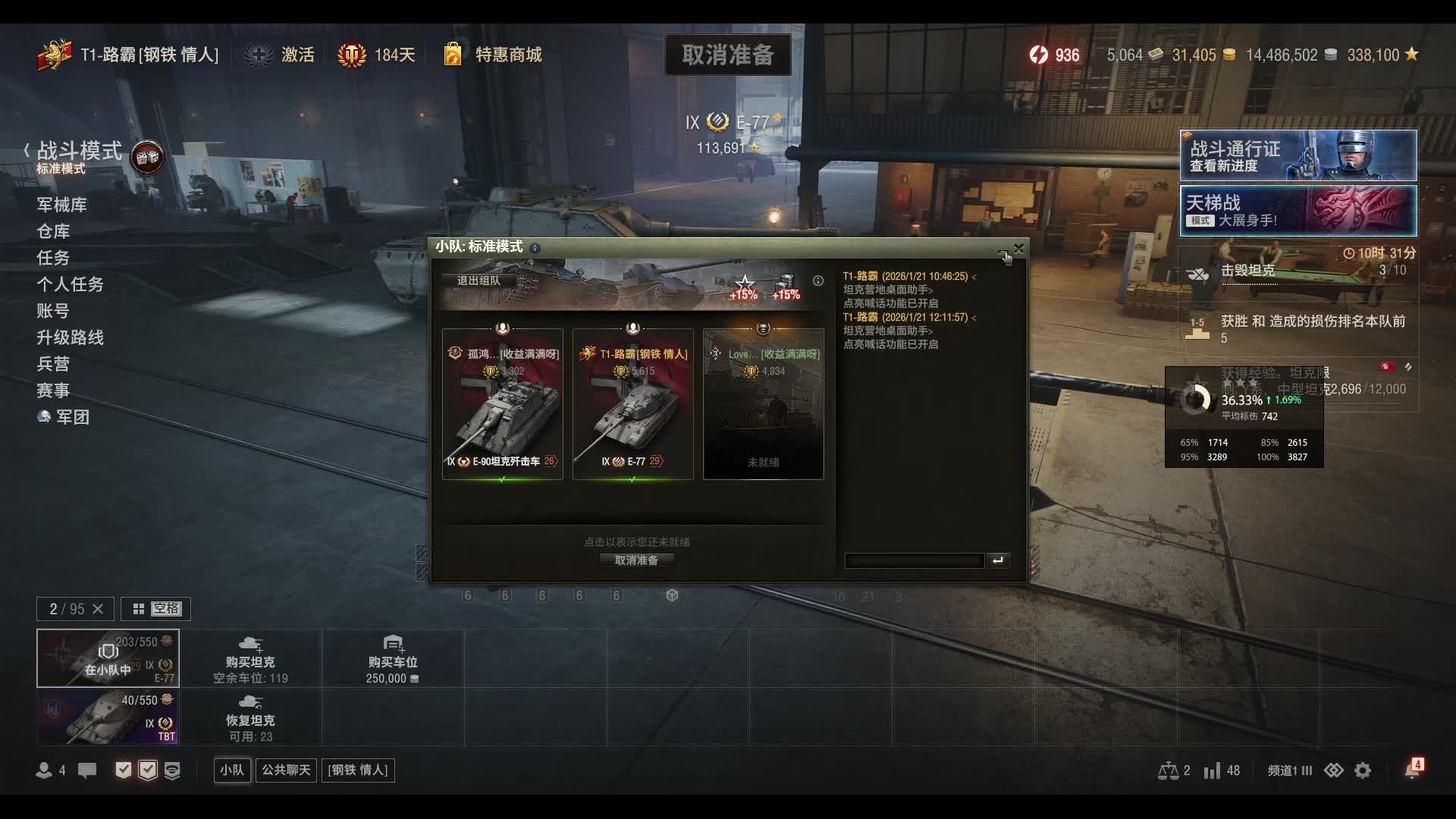Open the 天梯战 ranked battle banner
The image size is (1456, 819).
pos(1298,211)
